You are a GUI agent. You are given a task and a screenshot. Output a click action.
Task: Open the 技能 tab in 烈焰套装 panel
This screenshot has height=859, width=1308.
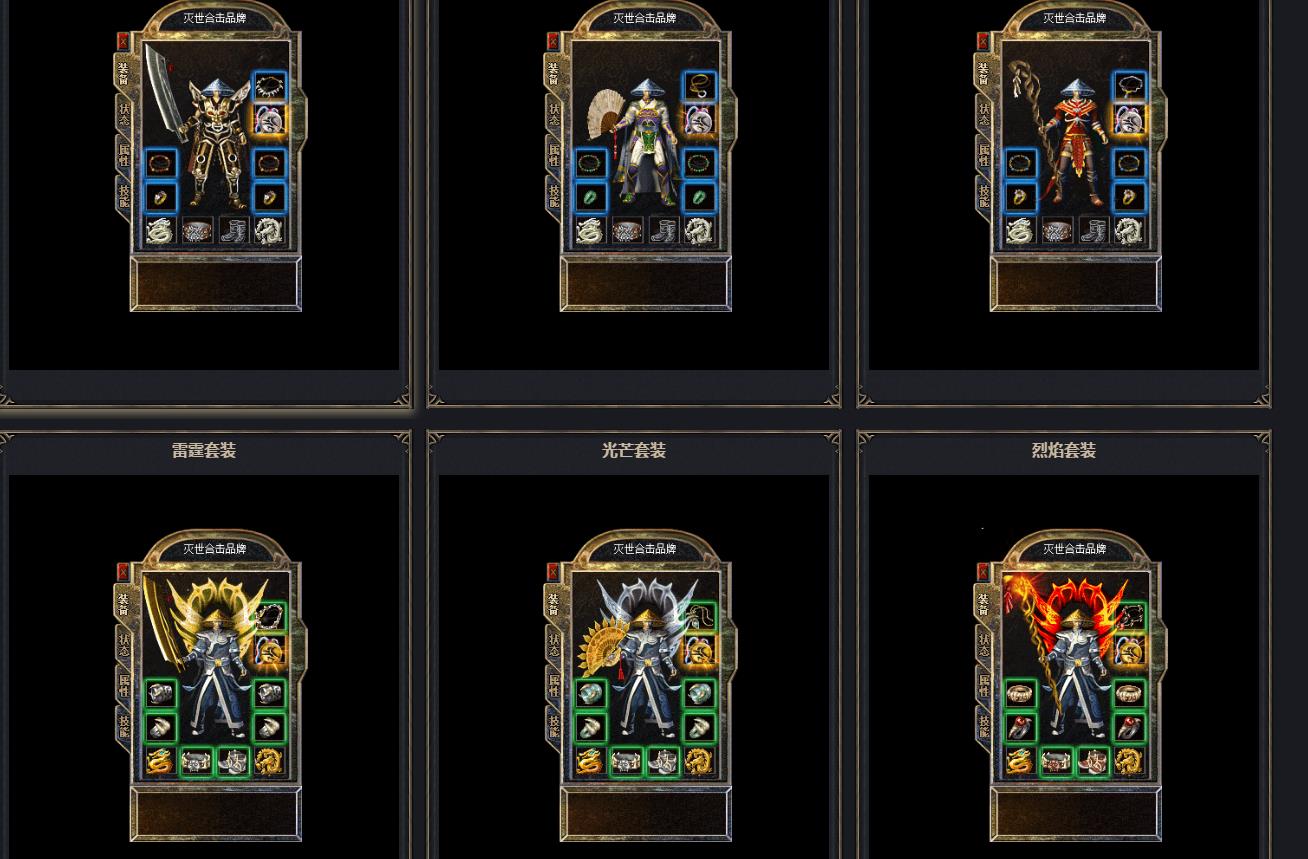click(x=984, y=726)
